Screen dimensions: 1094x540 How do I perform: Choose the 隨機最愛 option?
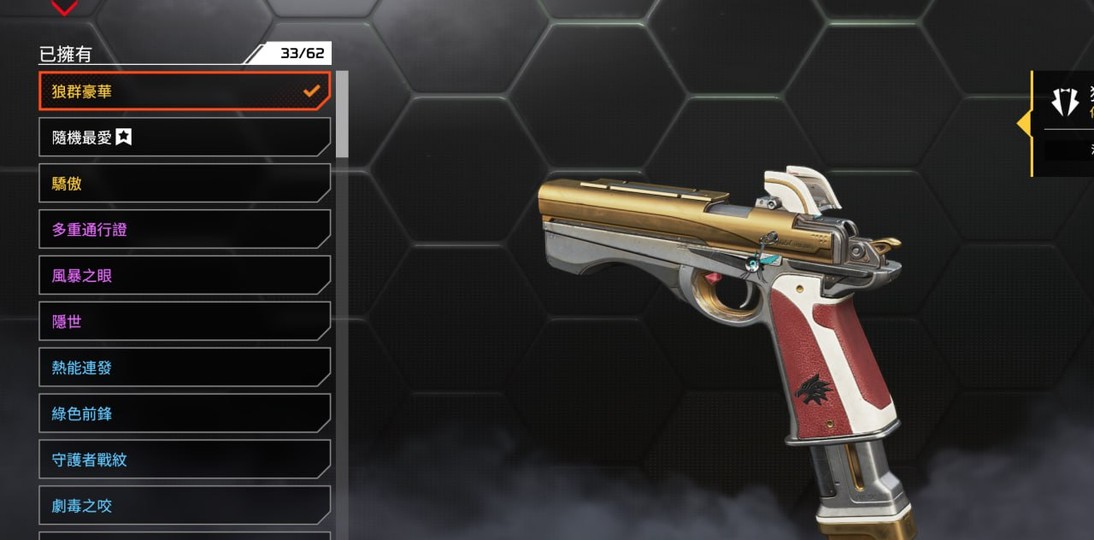(184, 137)
